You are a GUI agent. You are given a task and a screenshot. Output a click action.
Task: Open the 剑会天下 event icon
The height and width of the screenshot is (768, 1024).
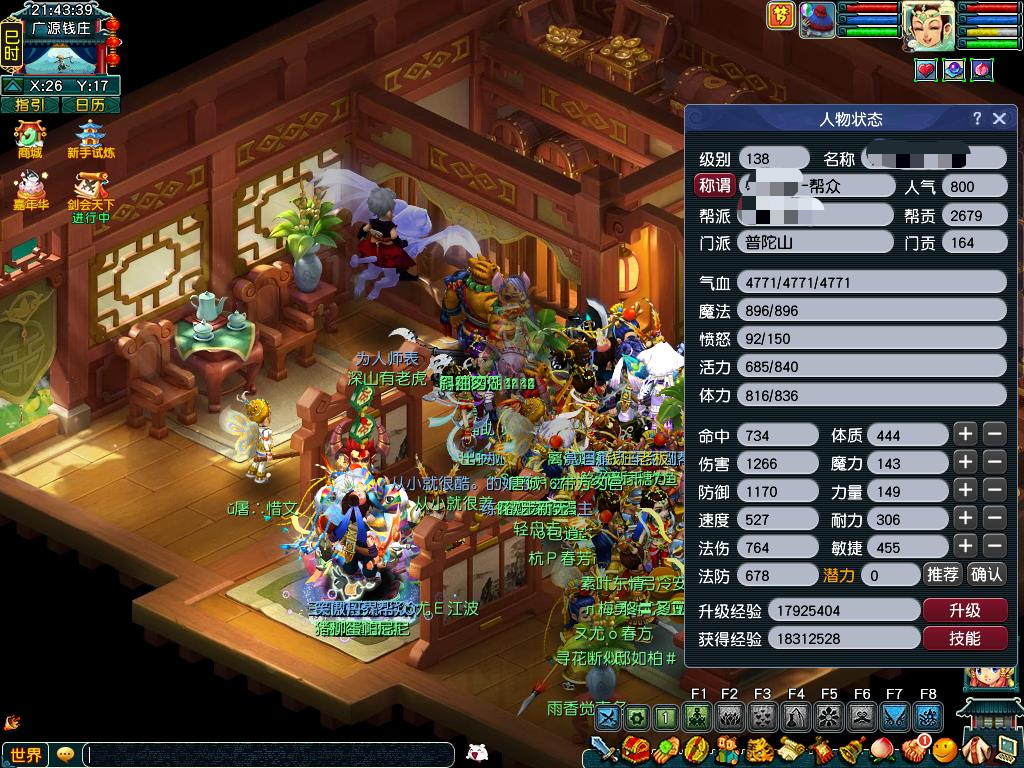tap(91, 190)
